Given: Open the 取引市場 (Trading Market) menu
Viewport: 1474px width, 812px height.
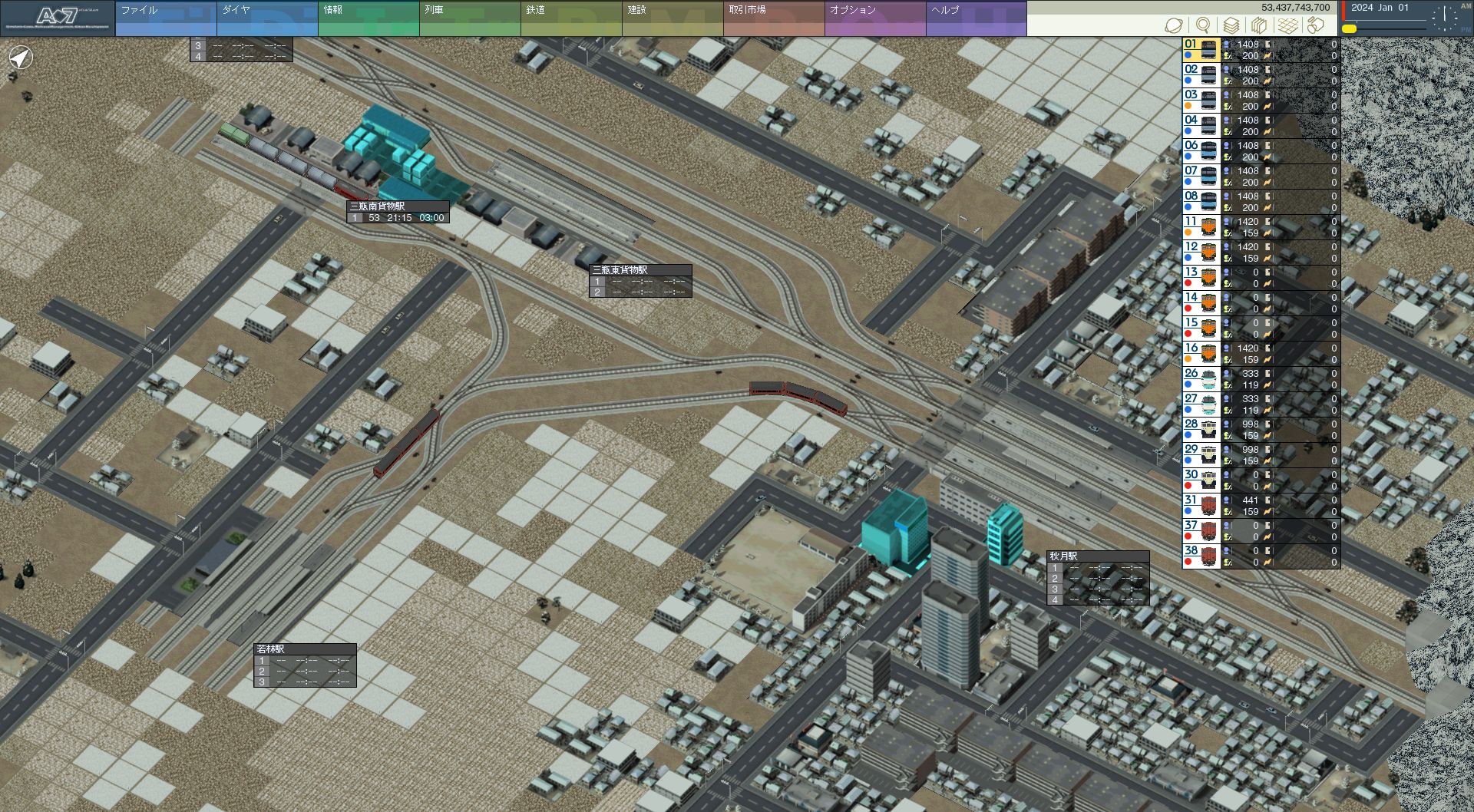Looking at the screenshot, I should (773, 18).
